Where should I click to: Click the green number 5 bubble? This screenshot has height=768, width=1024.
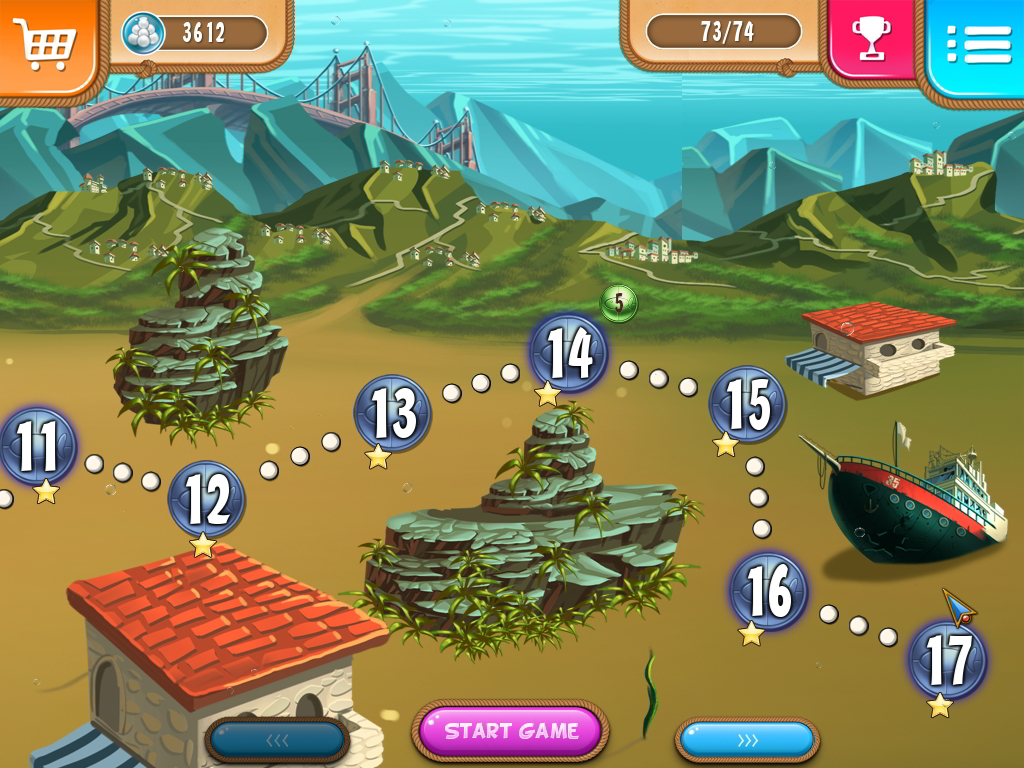pyautogui.click(x=619, y=302)
